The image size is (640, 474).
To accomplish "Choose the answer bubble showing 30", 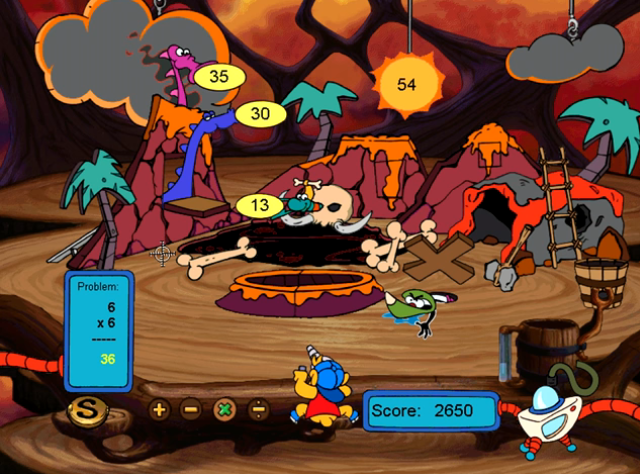I will click(x=260, y=114).
